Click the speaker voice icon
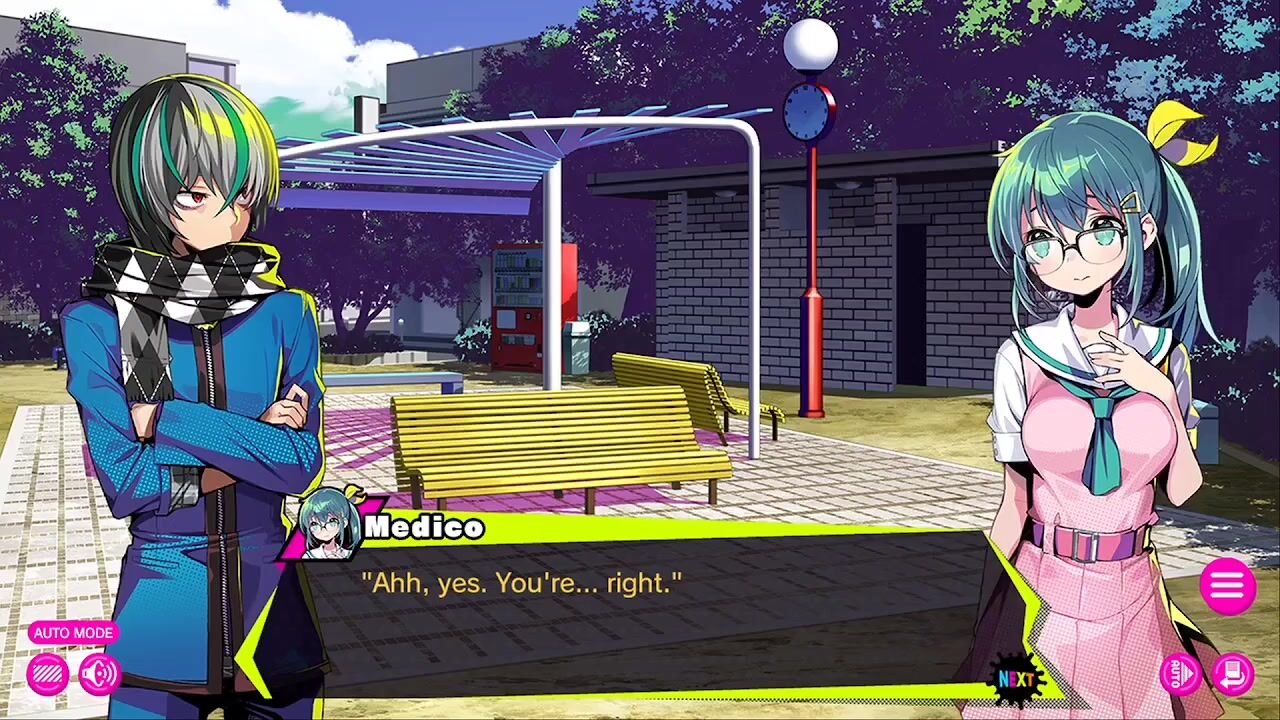The width and height of the screenshot is (1280, 720). point(99,675)
